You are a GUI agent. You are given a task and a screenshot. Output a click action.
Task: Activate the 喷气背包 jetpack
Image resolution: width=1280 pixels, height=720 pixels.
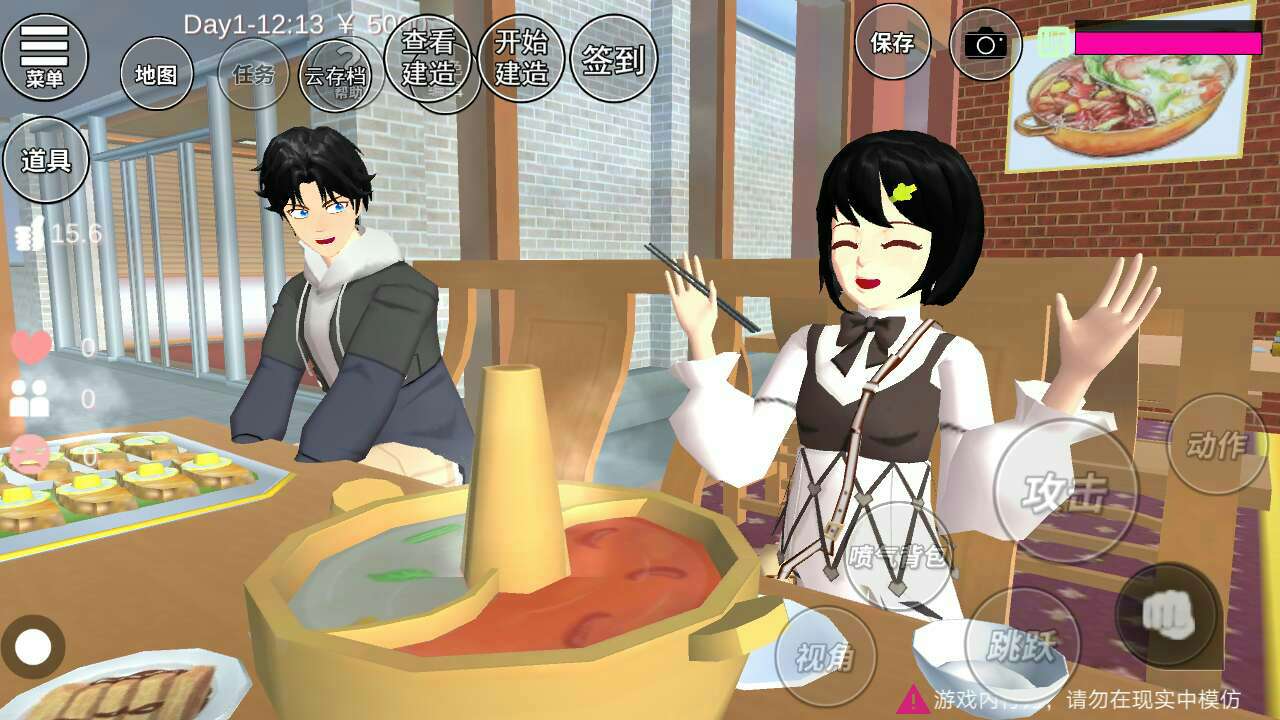tap(897, 556)
